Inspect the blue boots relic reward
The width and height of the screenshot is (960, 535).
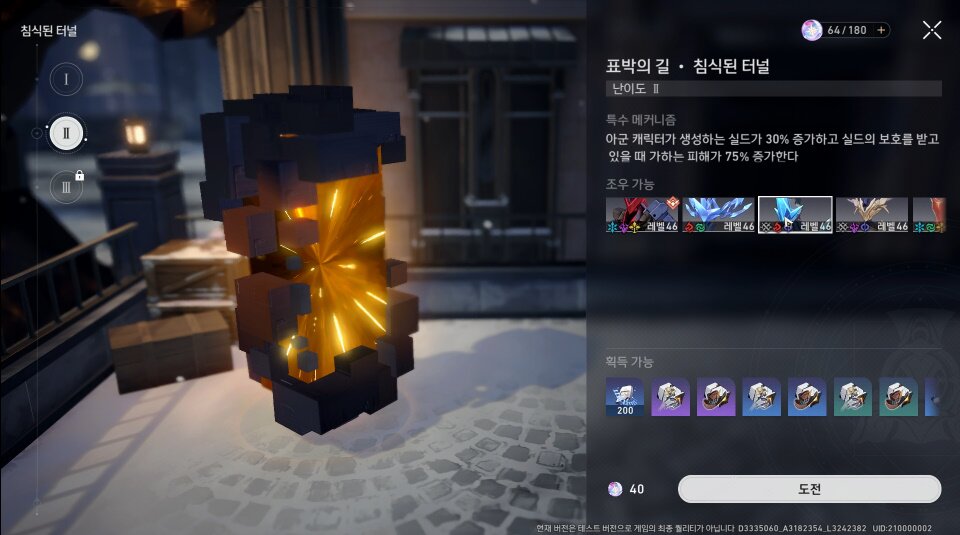(808, 397)
